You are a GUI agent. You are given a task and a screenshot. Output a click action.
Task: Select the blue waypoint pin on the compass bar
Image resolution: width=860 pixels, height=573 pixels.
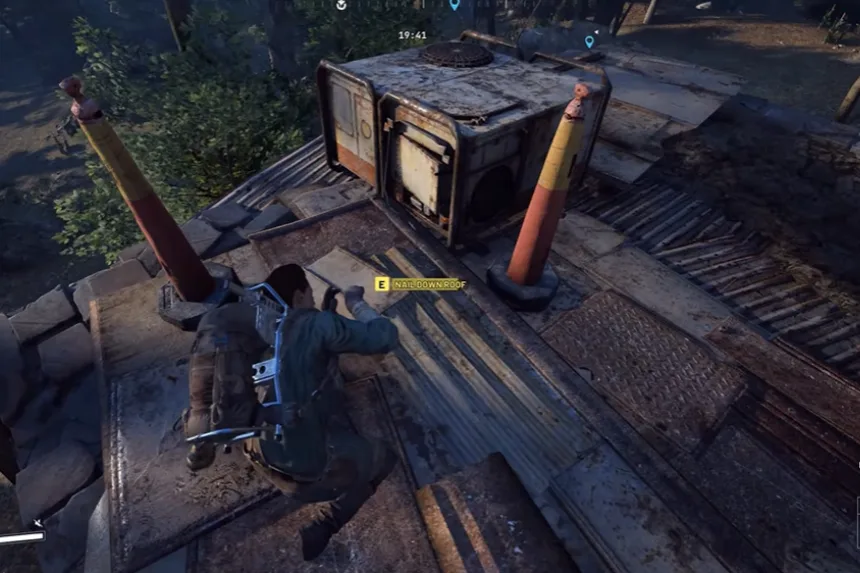(x=454, y=5)
